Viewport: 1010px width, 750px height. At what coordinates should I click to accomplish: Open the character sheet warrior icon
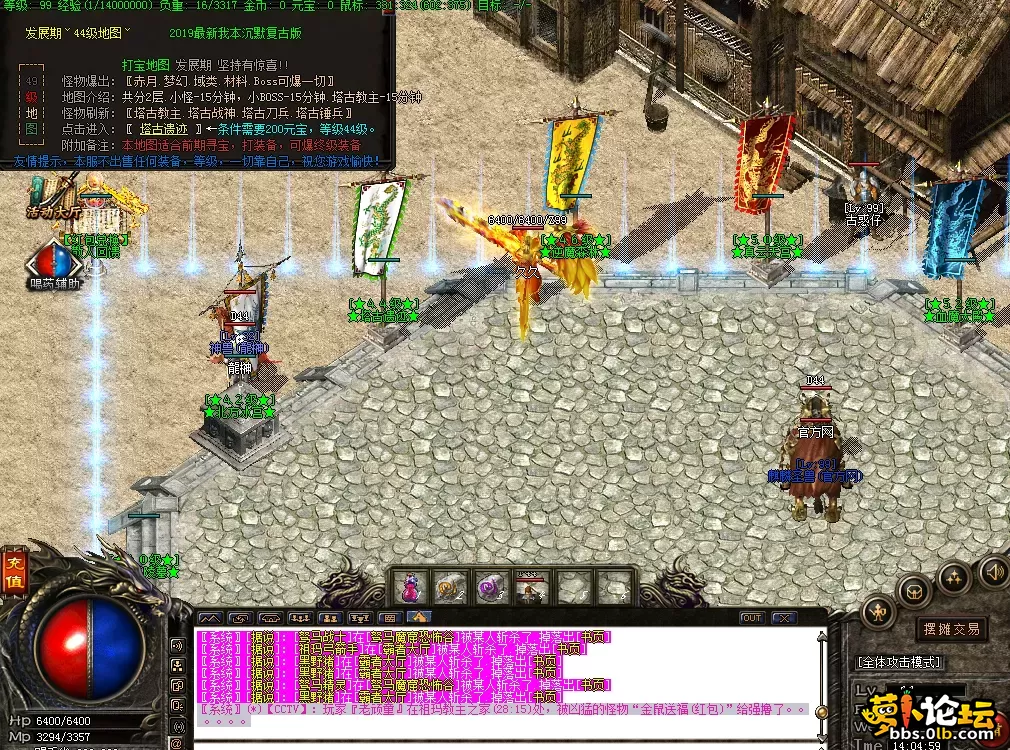coord(879,611)
